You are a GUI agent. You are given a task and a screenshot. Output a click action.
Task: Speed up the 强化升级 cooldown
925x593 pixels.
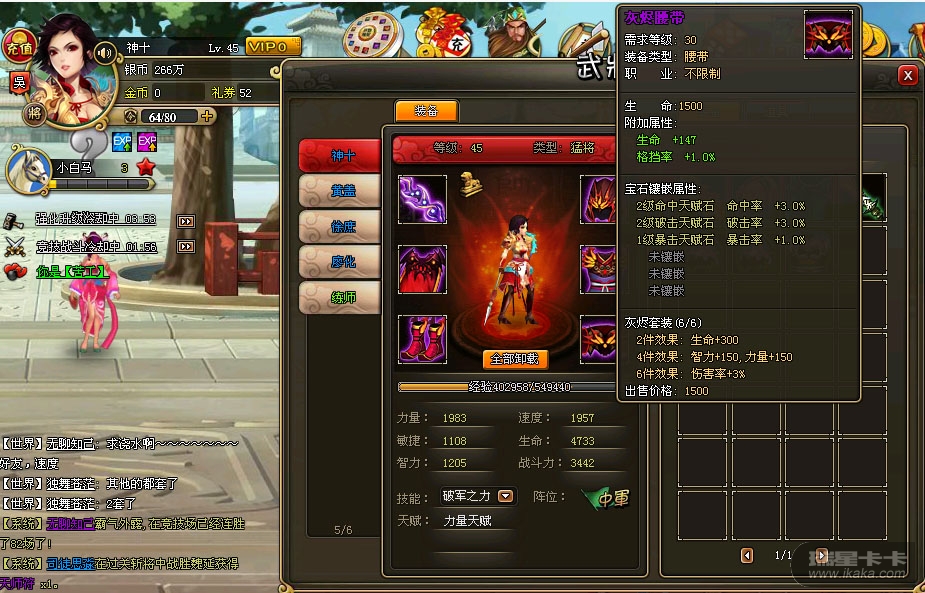185,220
